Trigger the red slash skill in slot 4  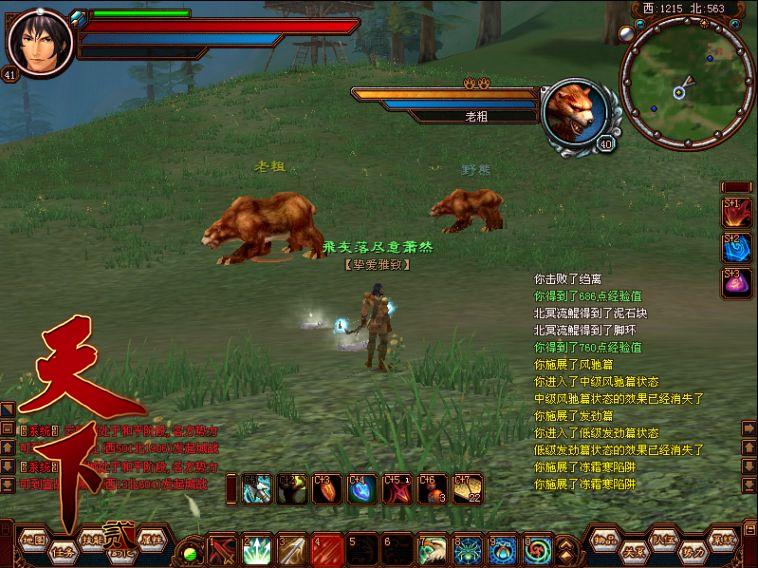click(x=327, y=549)
